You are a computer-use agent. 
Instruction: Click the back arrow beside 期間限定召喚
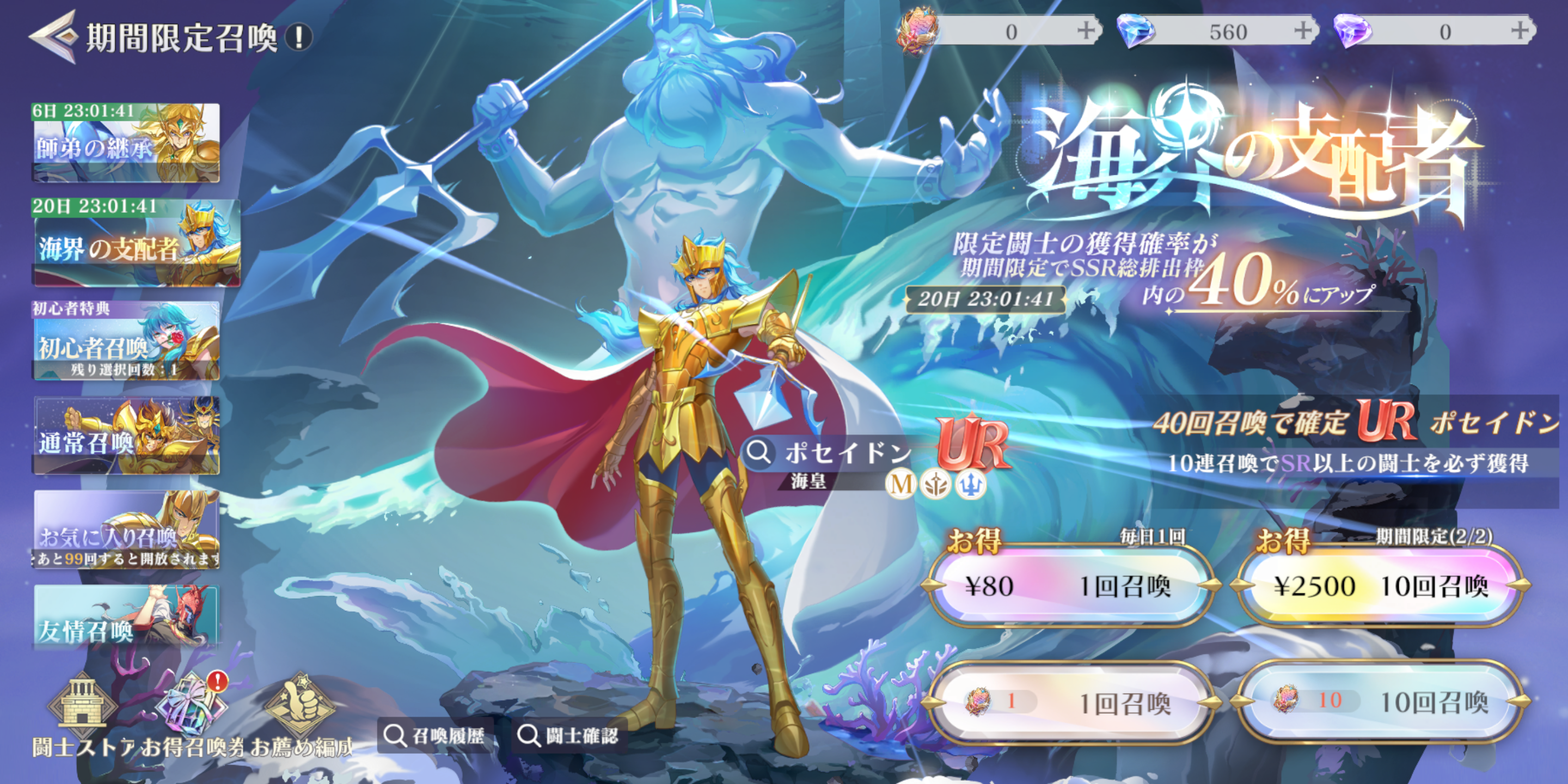(x=52, y=36)
